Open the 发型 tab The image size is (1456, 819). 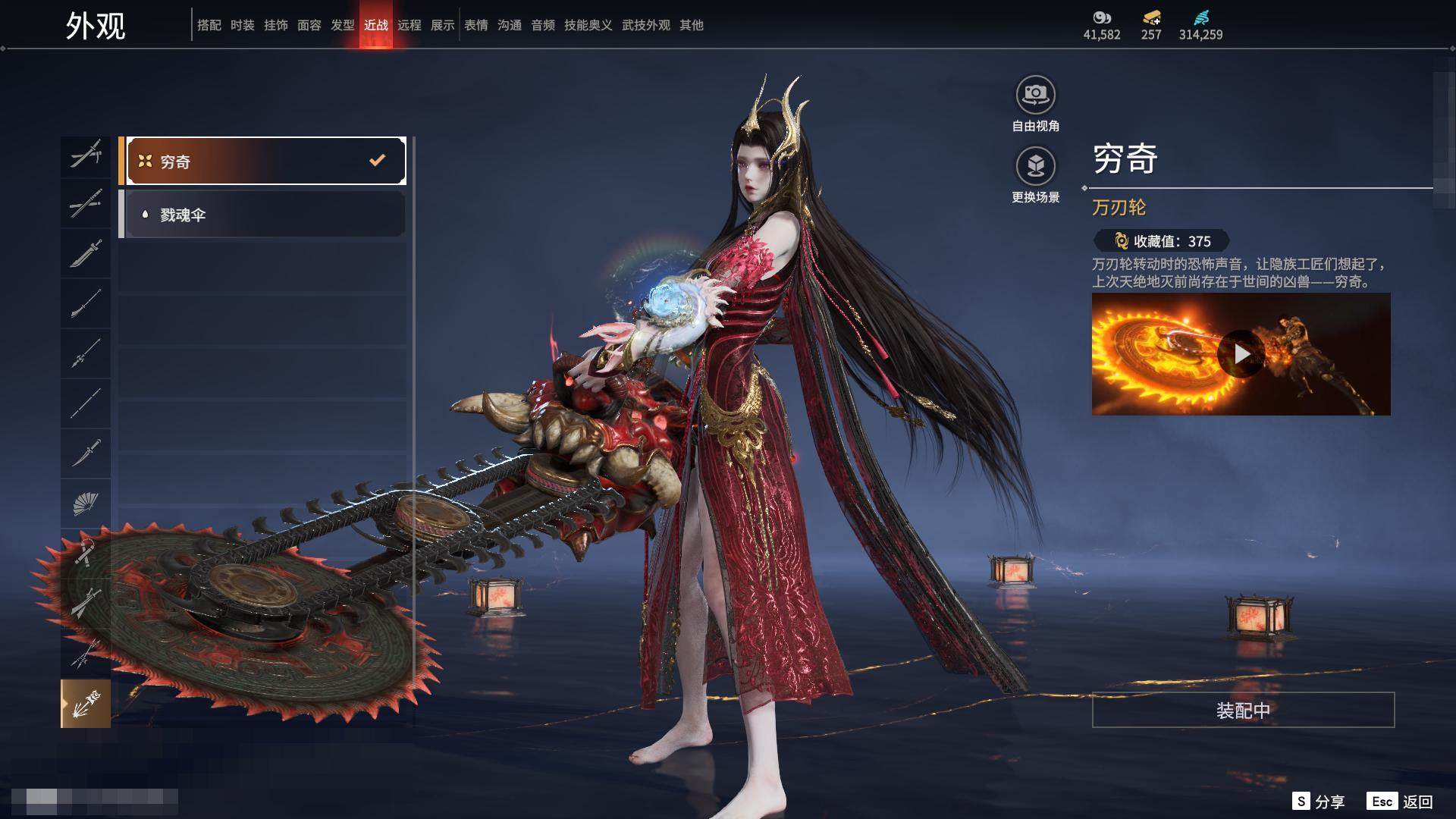[343, 25]
